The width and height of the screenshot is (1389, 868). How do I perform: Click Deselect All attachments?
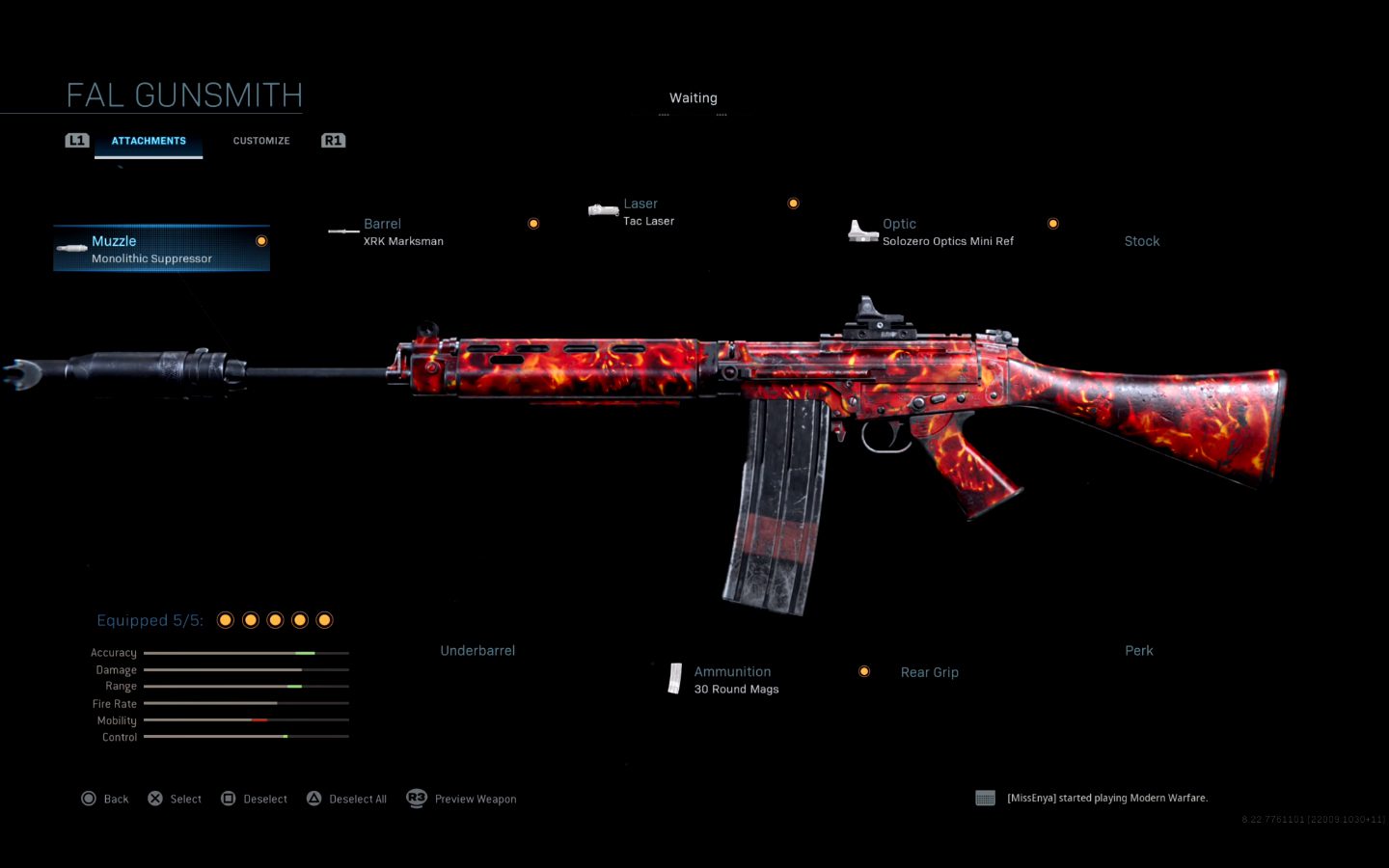pyautogui.click(x=347, y=799)
